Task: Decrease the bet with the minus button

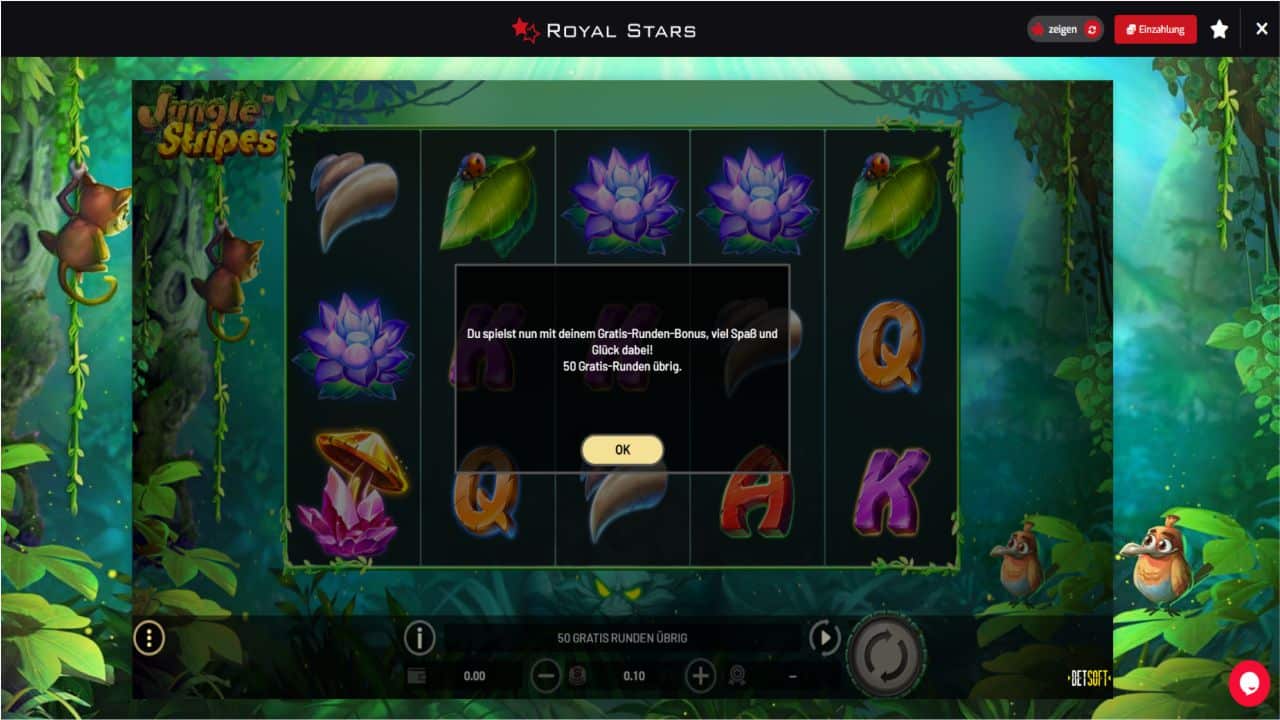Action: point(545,676)
